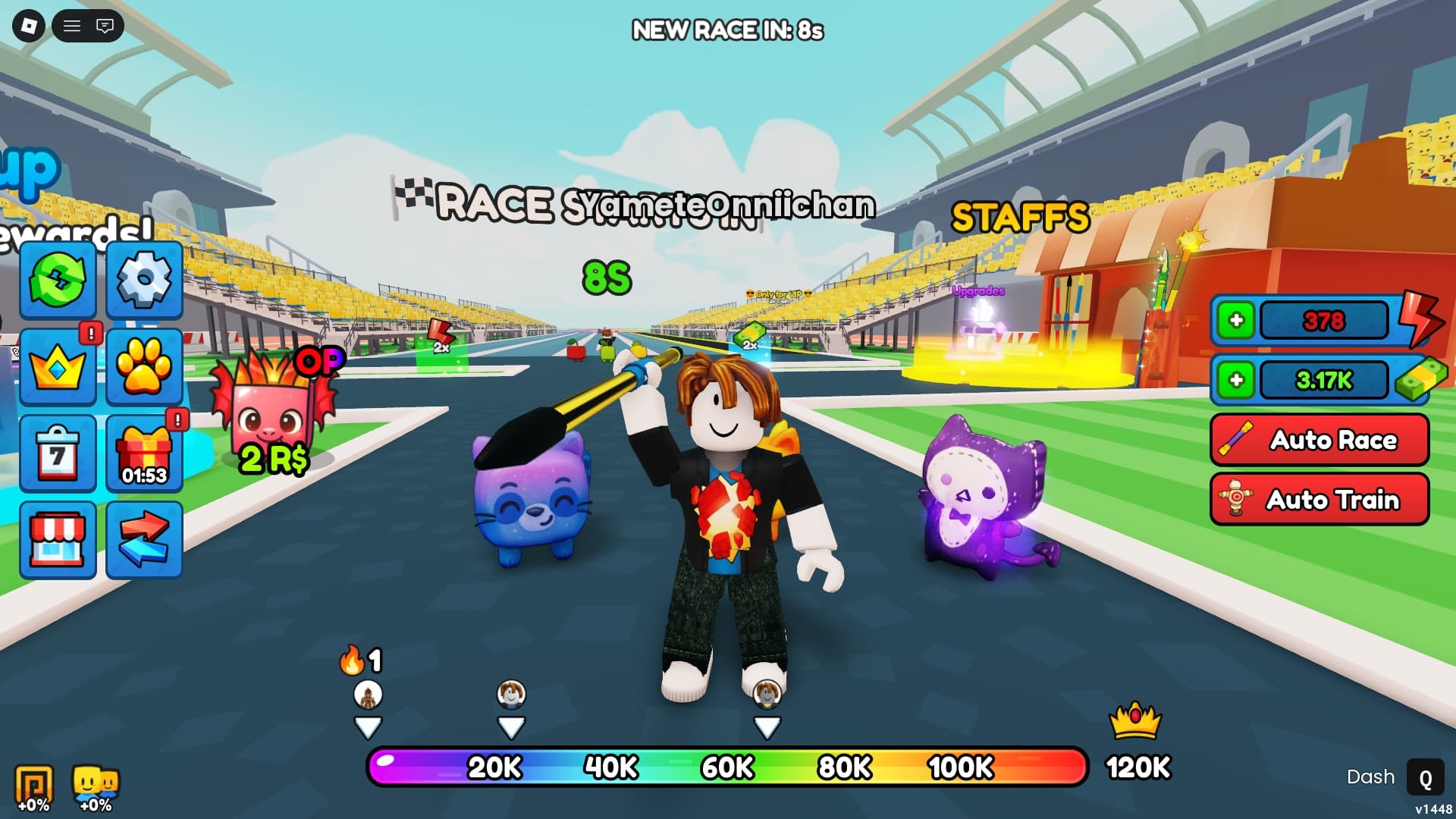The image size is (1456, 819).
Task: Buy the OP pet offer for 2 R$
Action: coord(273,413)
